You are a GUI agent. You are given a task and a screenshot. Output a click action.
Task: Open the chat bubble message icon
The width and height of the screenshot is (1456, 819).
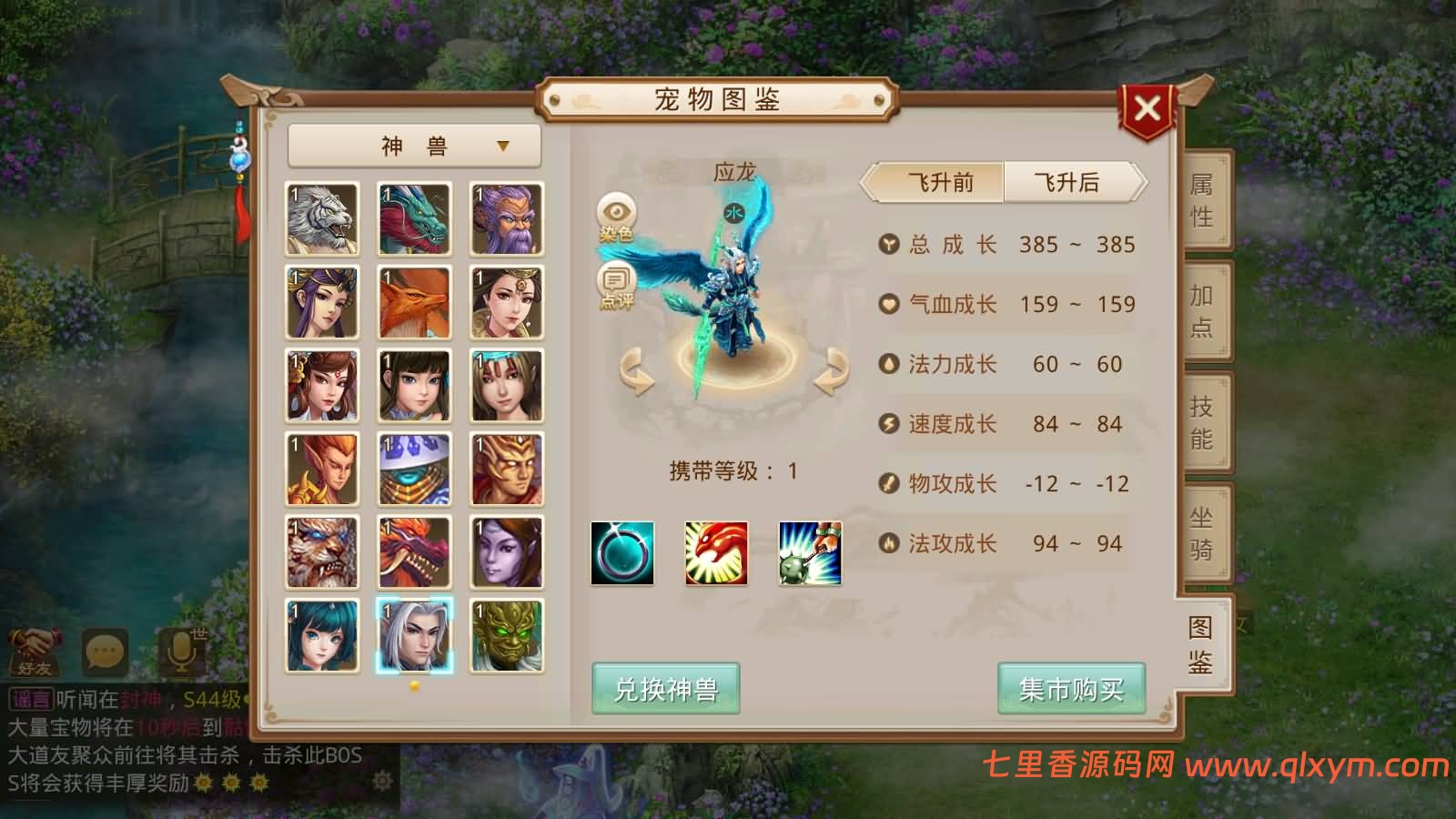[x=103, y=648]
